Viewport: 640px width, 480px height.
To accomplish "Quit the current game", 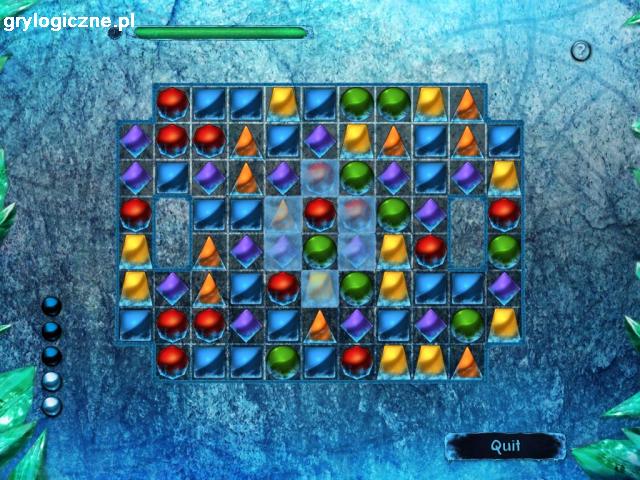I will 505,446.
